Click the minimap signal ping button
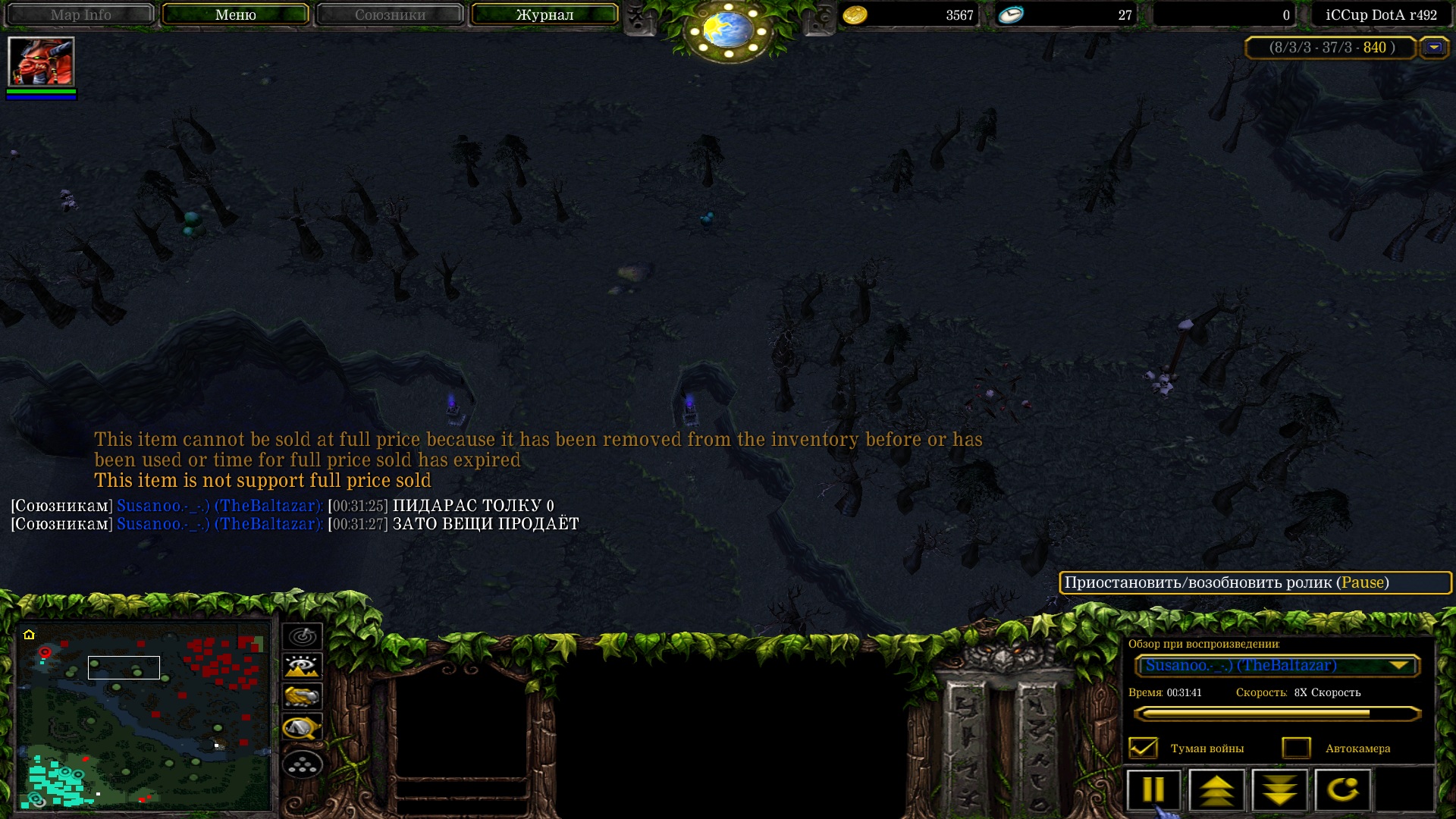 [x=303, y=636]
